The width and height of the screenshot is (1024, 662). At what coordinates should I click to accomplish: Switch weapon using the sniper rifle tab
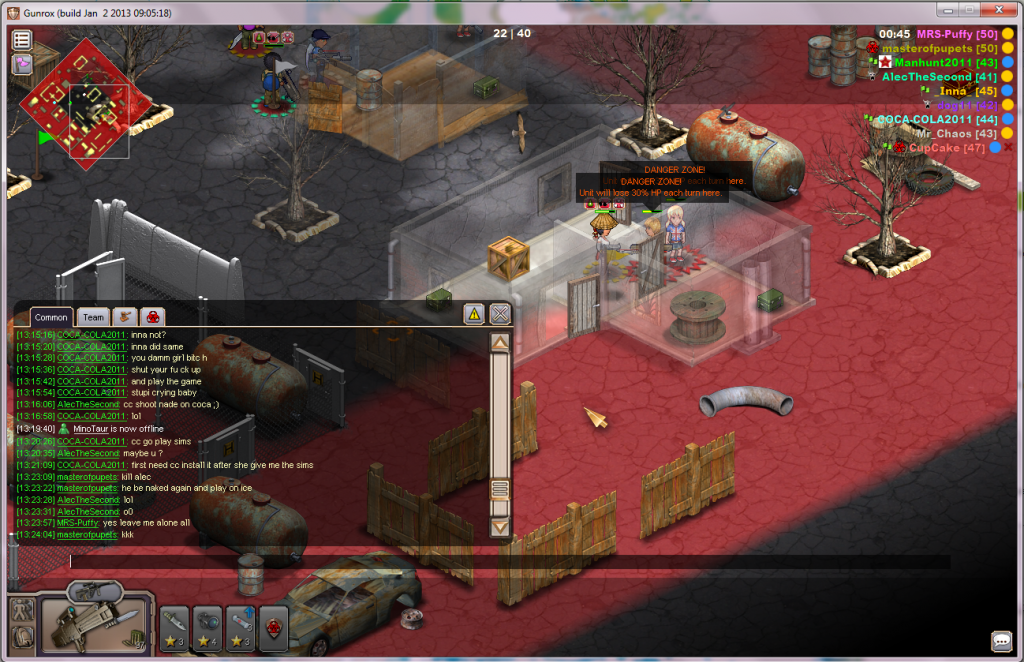tap(96, 591)
